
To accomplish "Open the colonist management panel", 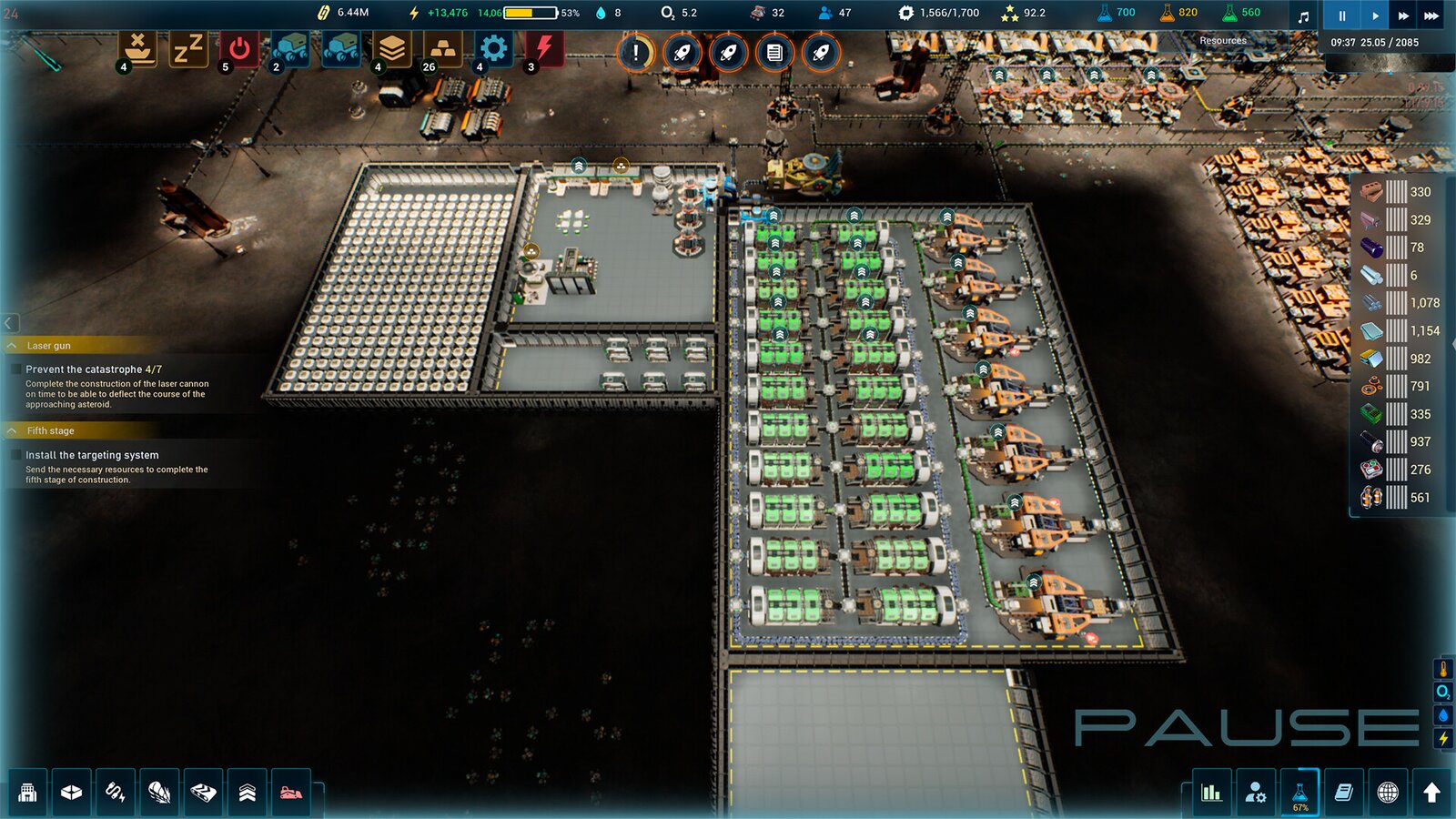I will click(x=1256, y=792).
